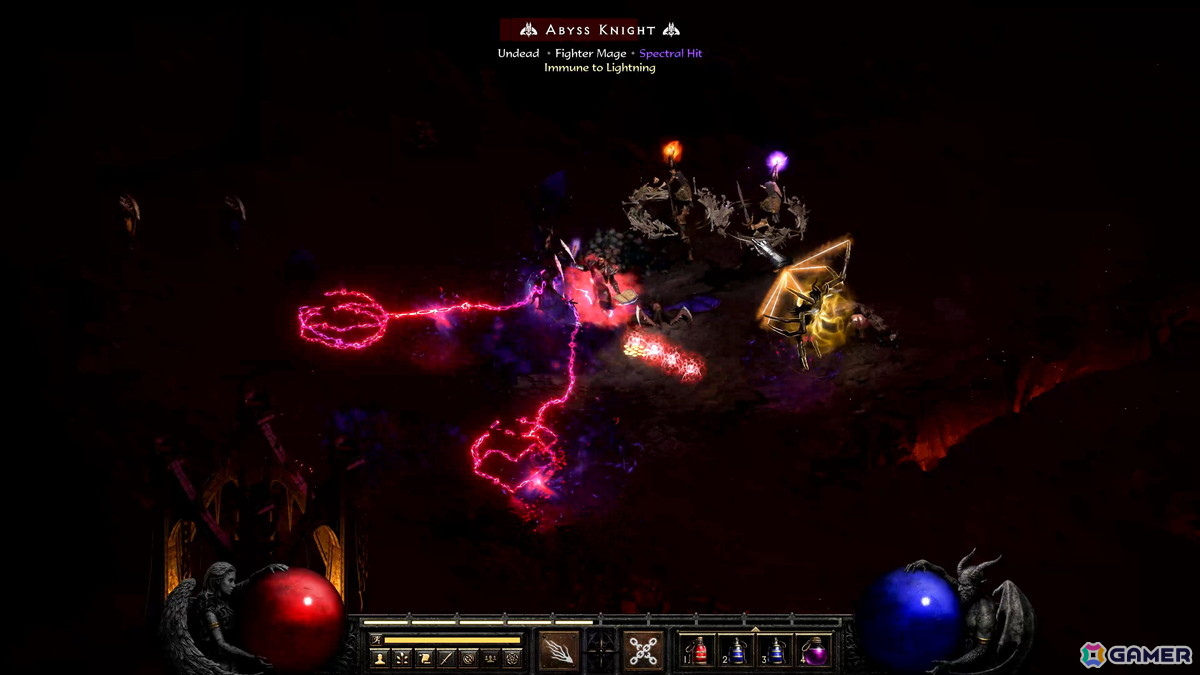Open the character sheet silhouette button
1200x675 pixels.
380,657
